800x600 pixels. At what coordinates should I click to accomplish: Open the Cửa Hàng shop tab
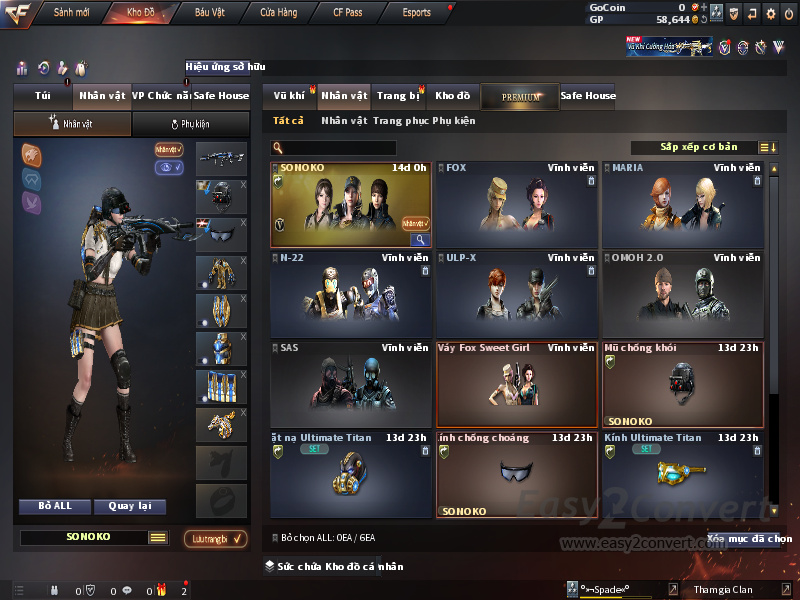tap(278, 13)
